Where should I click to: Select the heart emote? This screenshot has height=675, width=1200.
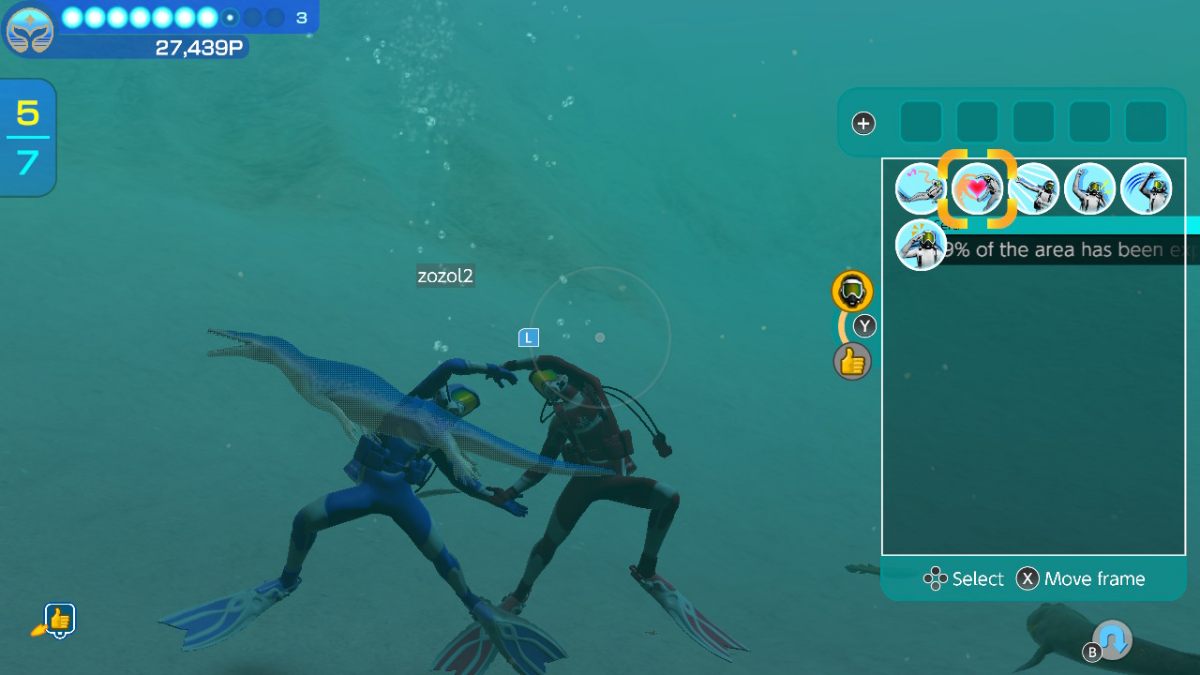pyautogui.click(x=977, y=189)
